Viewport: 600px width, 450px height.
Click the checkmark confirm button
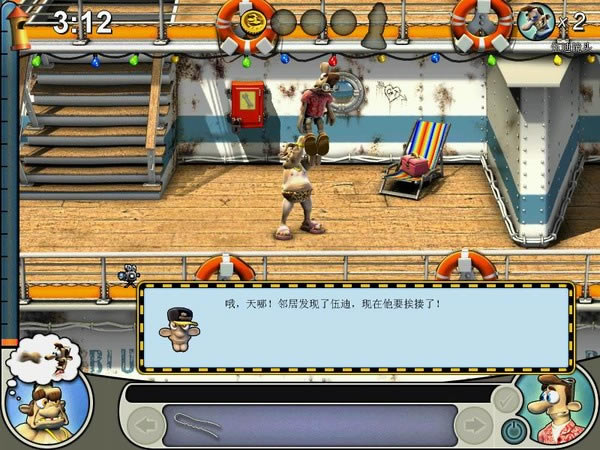[506, 400]
